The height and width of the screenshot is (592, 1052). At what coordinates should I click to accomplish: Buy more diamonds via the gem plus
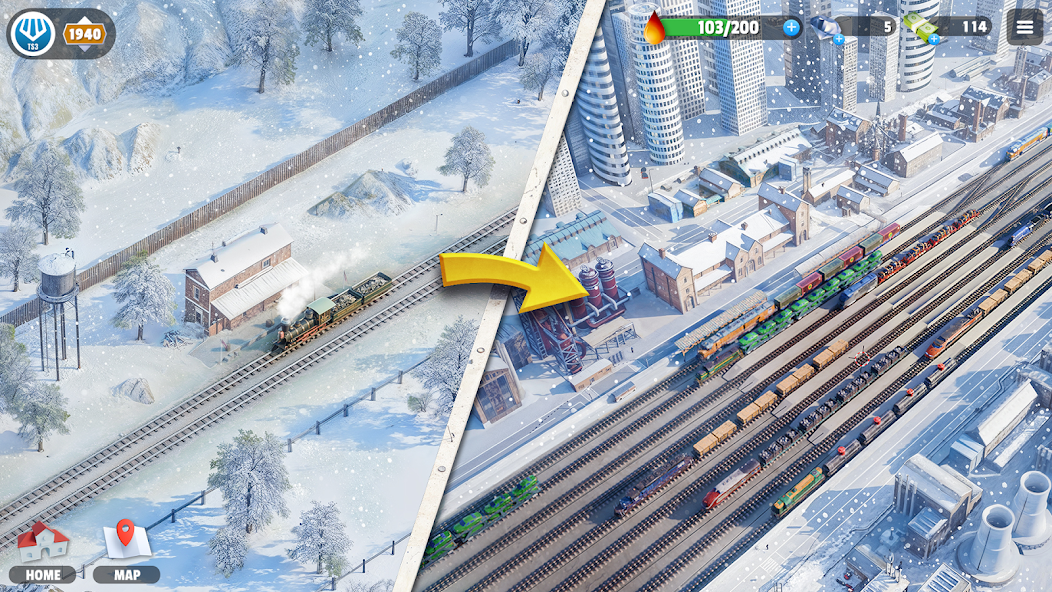[839, 40]
